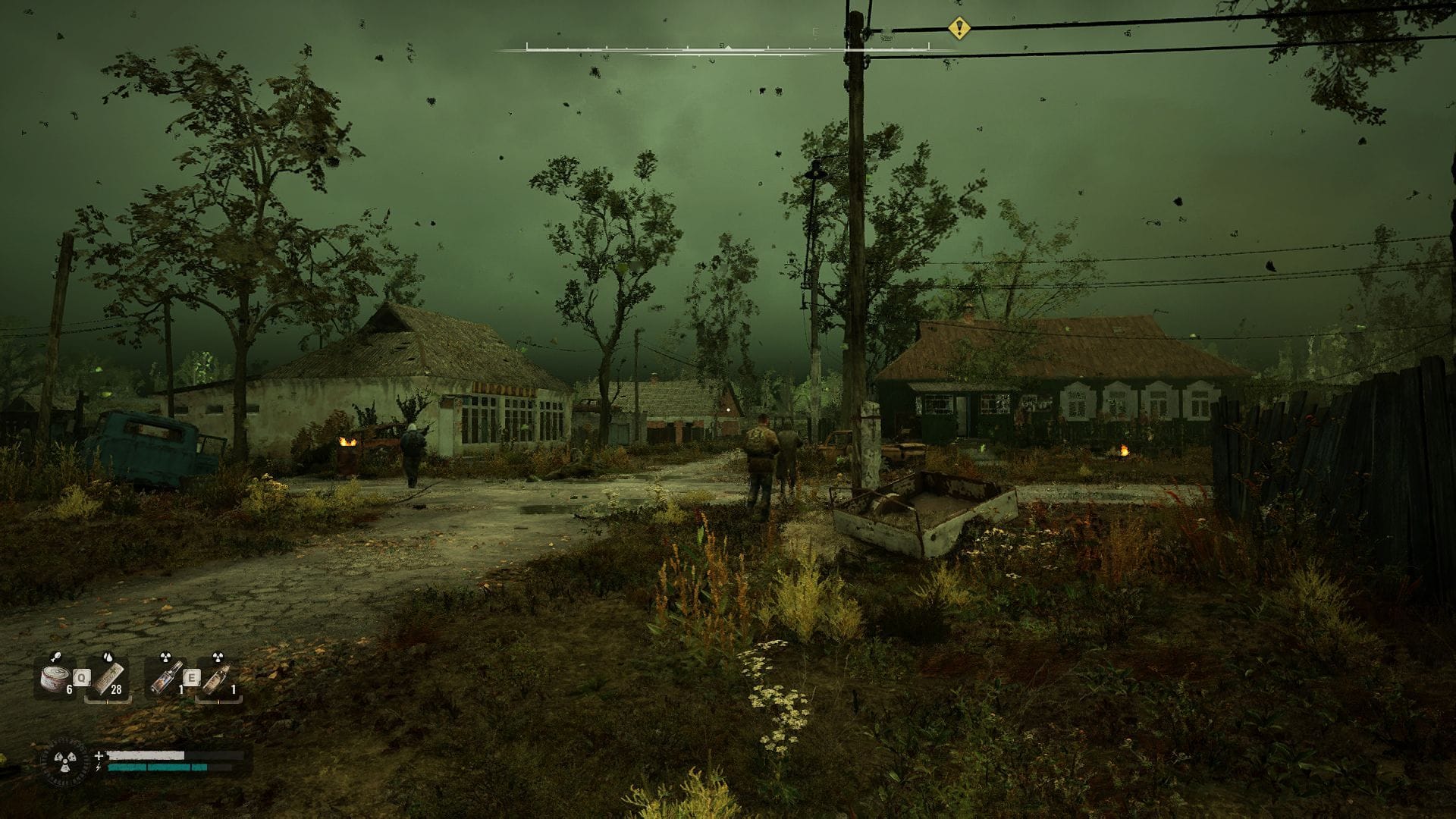Click the radiation symbol above the far-right bottle
Viewport: 1456px width, 819px height.
(218, 656)
